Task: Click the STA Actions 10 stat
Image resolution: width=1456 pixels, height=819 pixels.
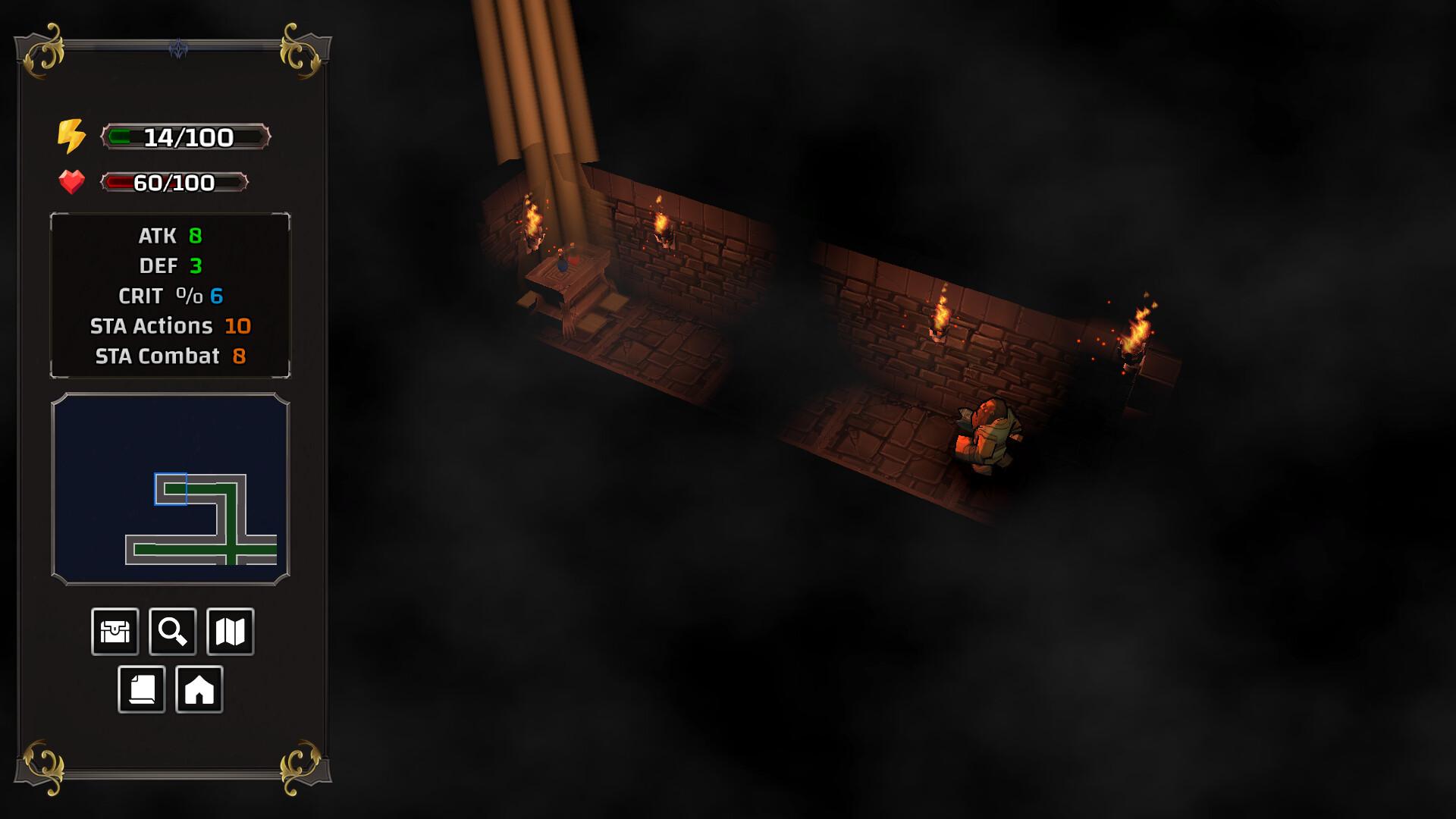Action: pos(168,326)
